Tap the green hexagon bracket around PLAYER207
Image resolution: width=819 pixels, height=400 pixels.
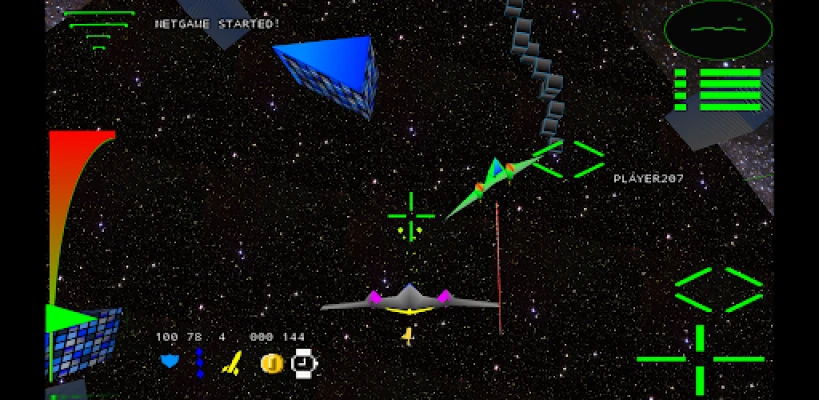(x=568, y=160)
